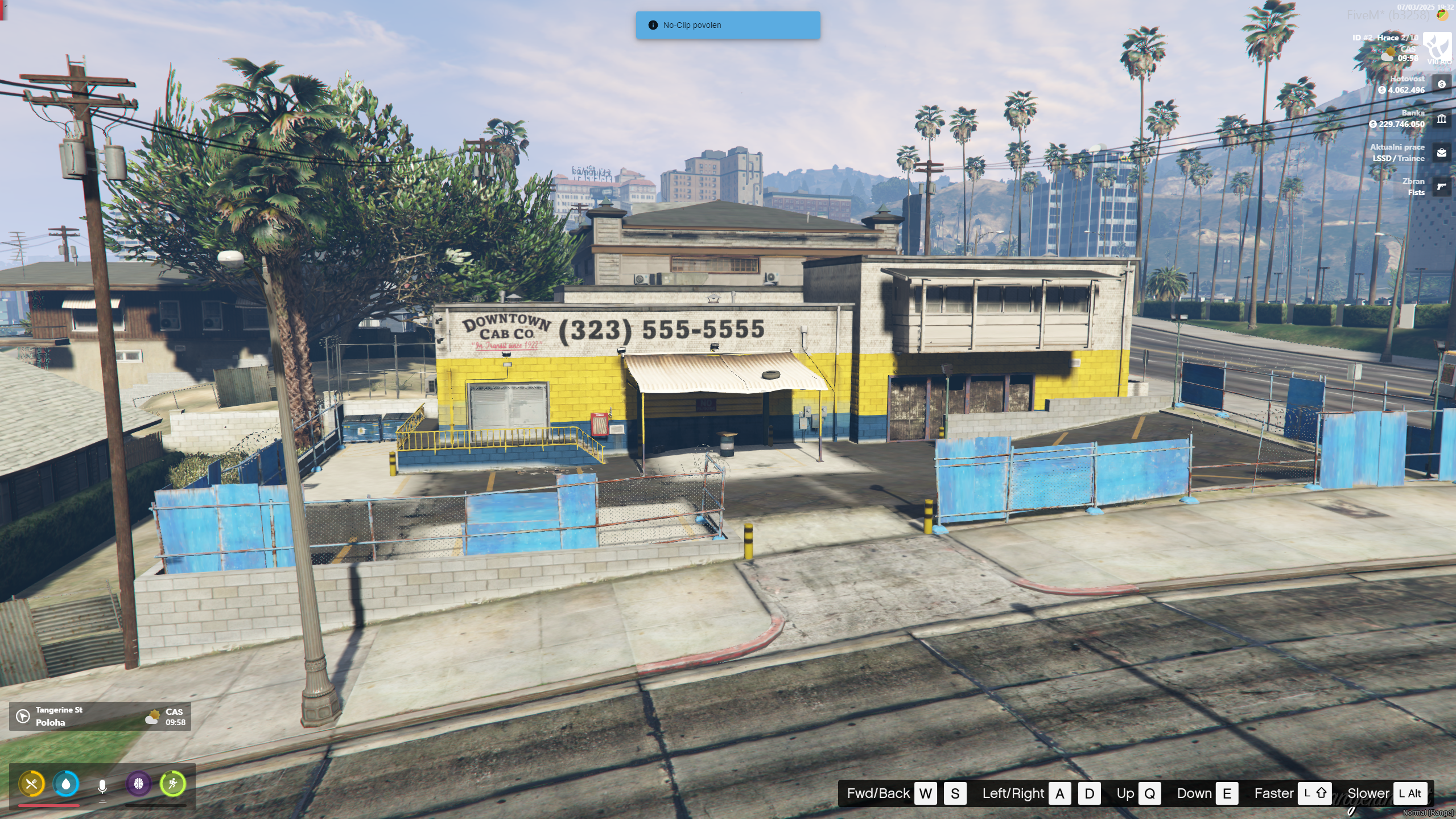Dismiss the No-Clip povolen notification

tap(728, 25)
